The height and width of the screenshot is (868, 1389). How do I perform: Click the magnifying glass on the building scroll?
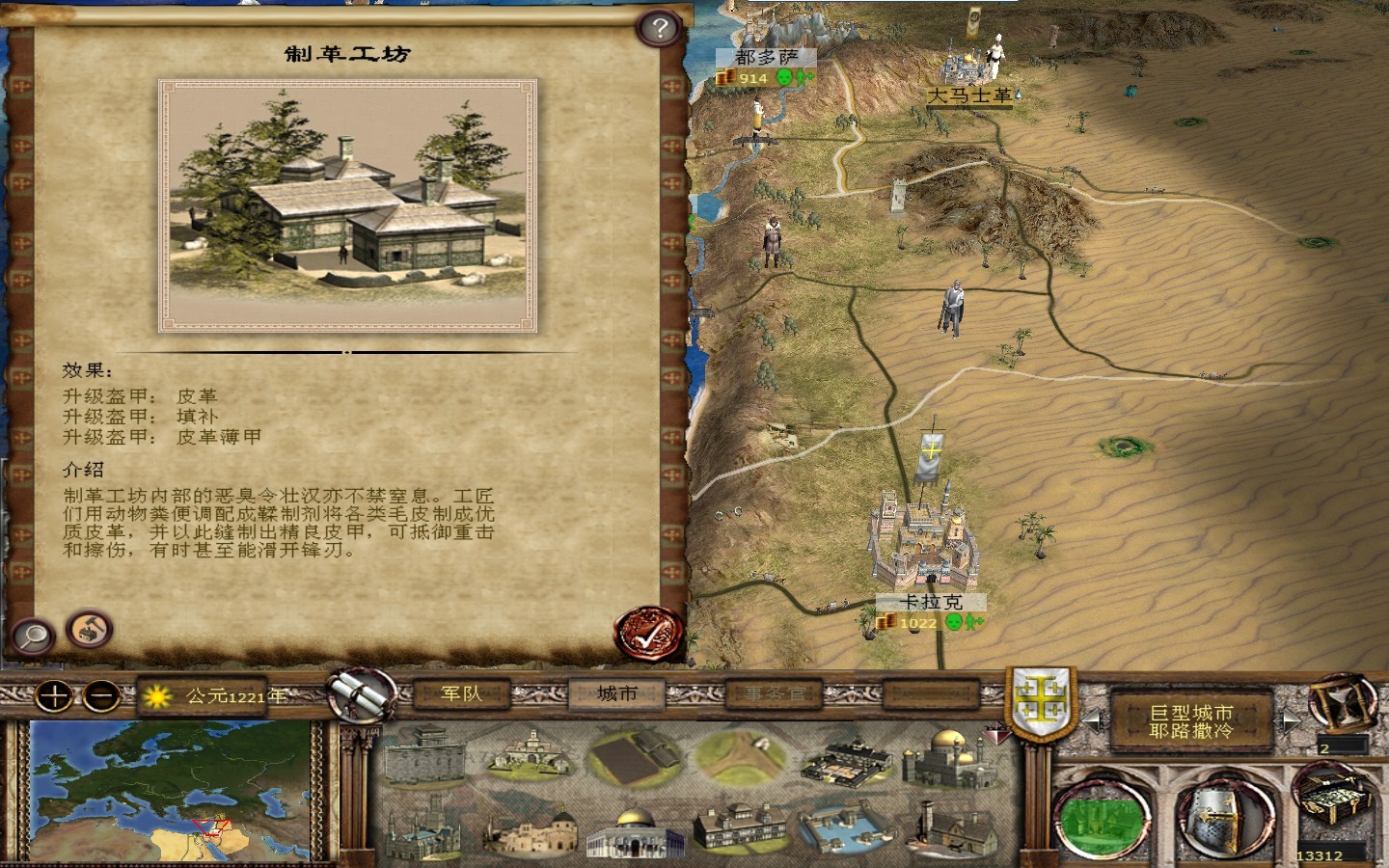32,634
